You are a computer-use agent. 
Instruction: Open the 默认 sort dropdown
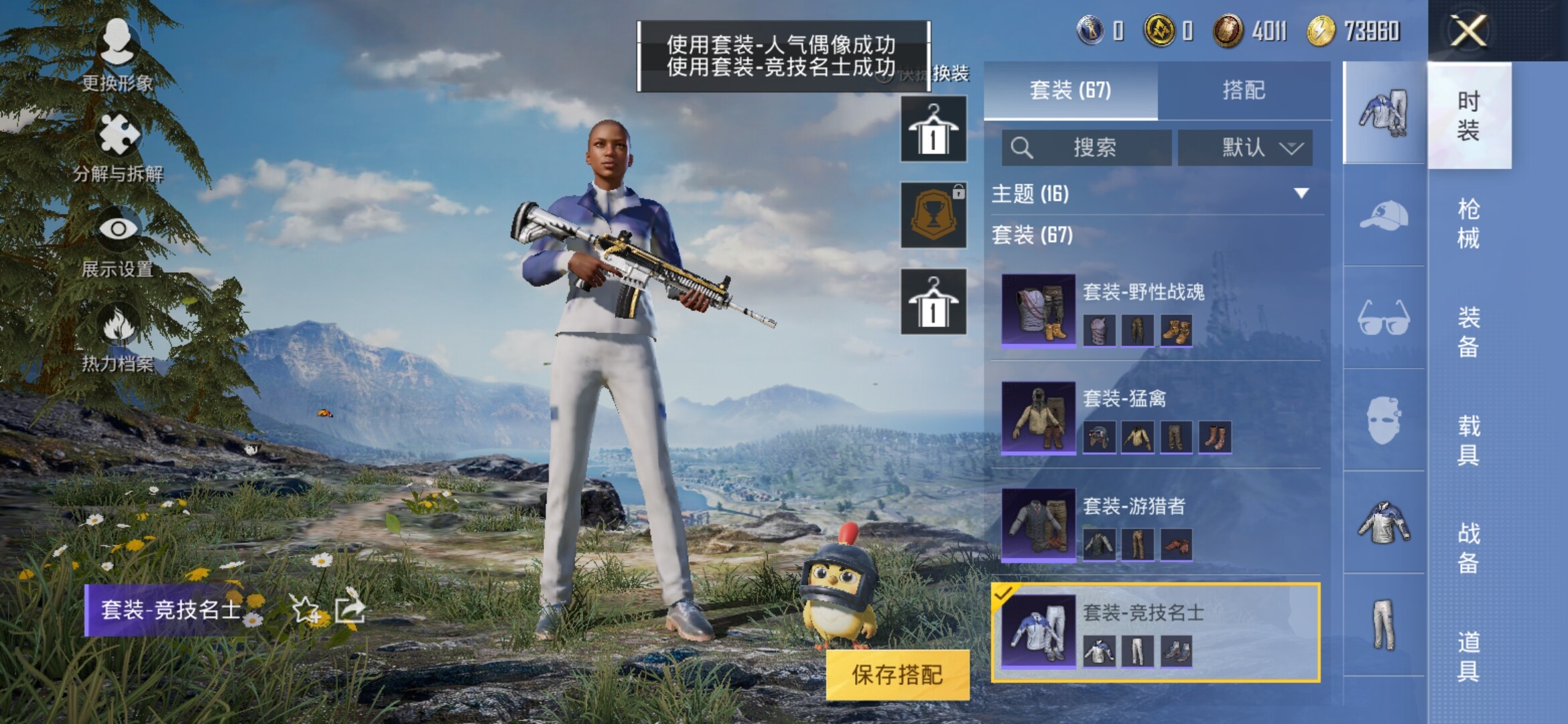point(1245,147)
